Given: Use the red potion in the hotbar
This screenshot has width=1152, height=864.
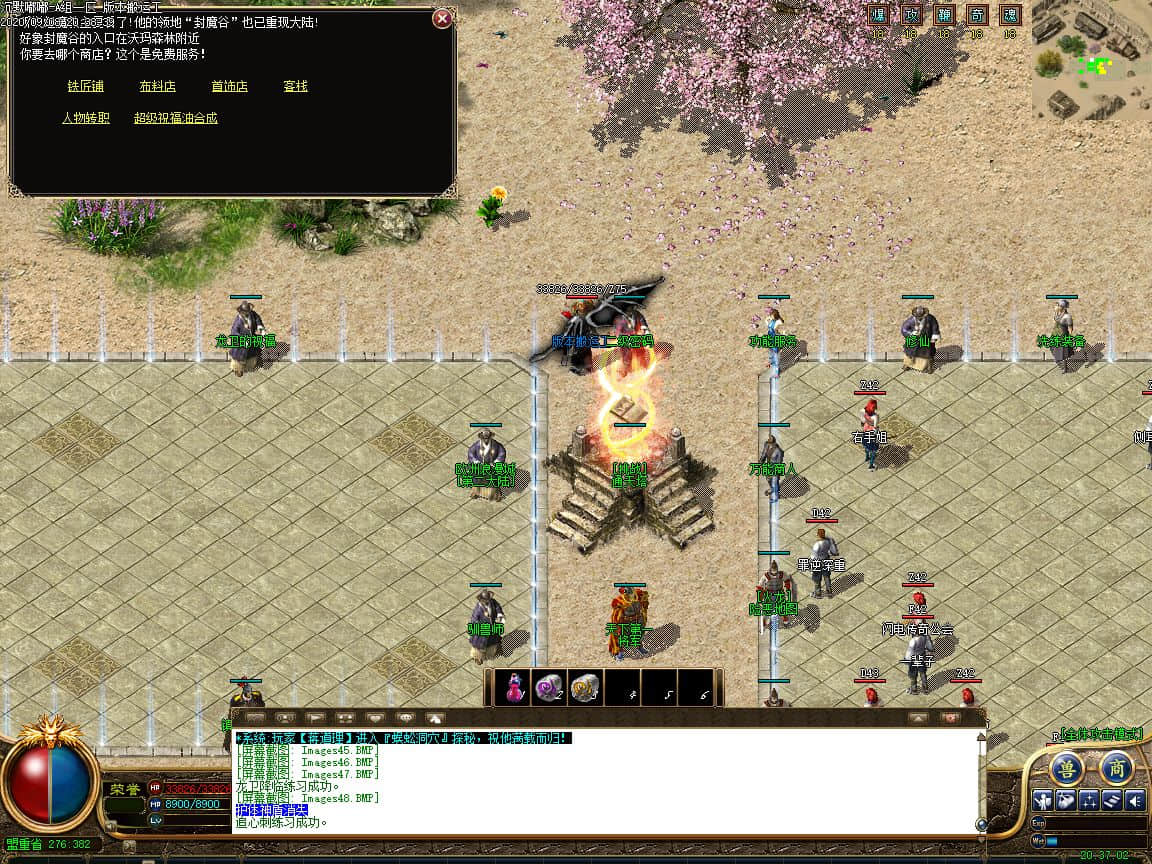Looking at the screenshot, I should [x=516, y=688].
